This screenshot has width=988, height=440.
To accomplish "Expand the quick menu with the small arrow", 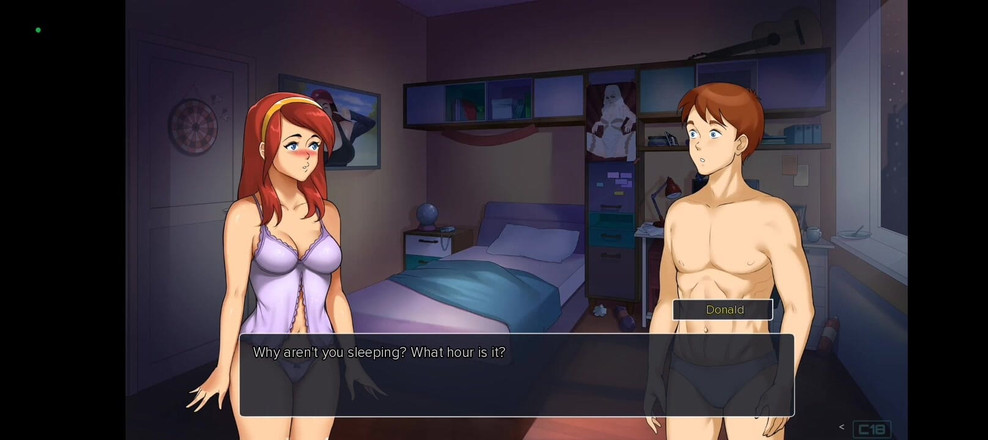I will tap(842, 428).
